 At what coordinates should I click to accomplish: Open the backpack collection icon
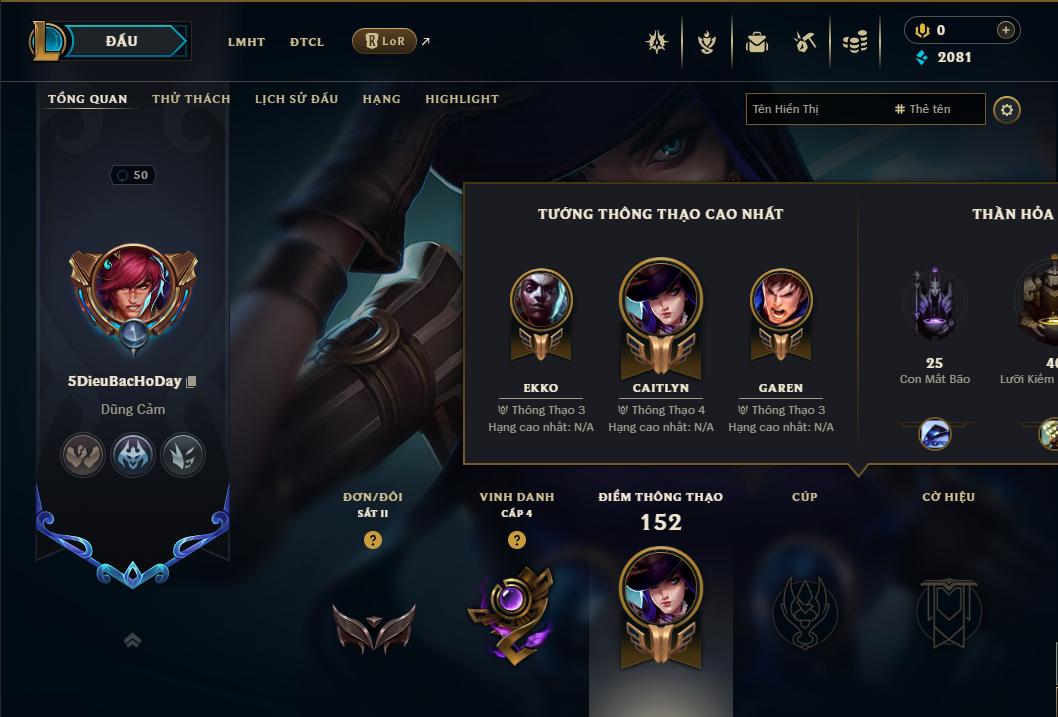coord(757,42)
